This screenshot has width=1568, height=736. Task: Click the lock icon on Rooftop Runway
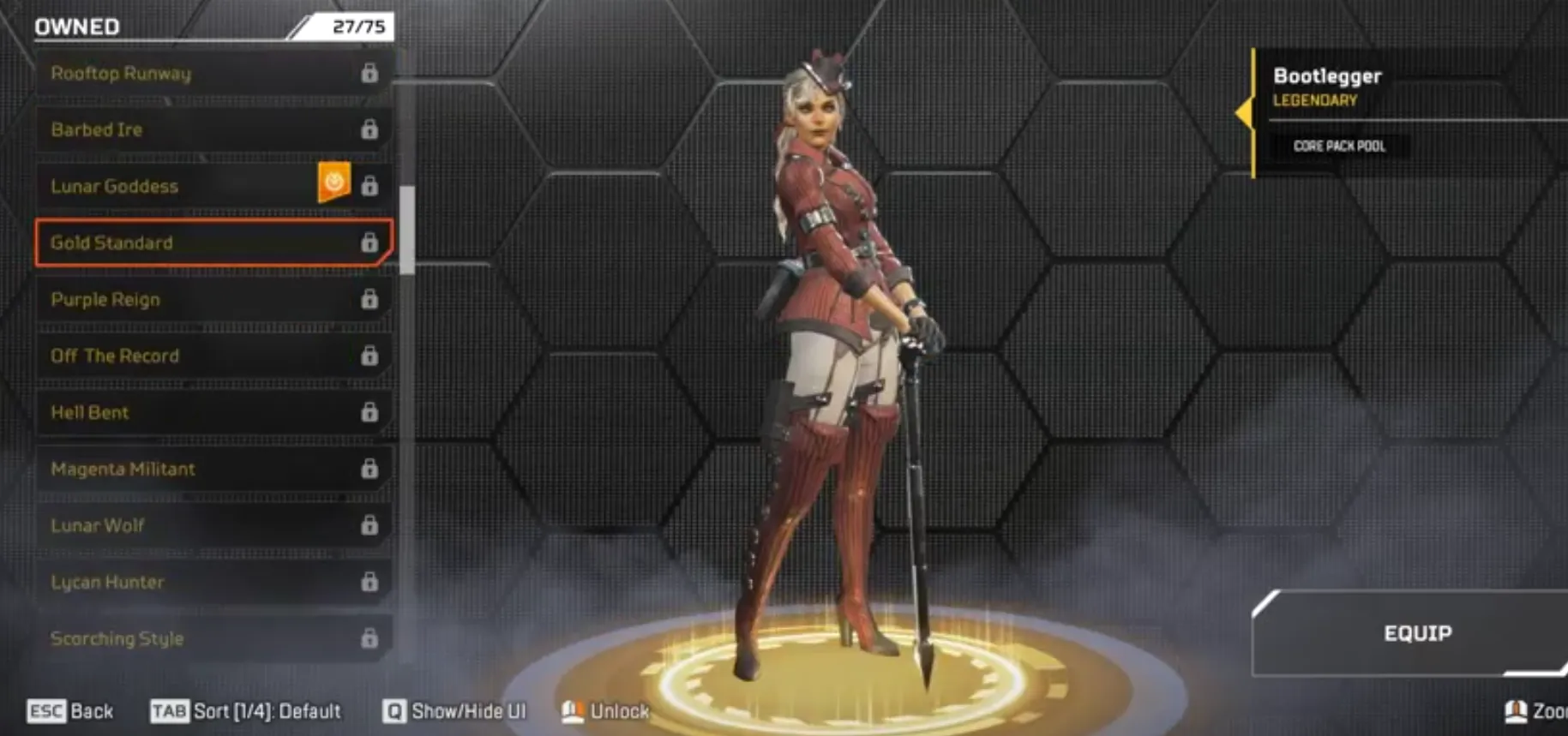[371, 74]
